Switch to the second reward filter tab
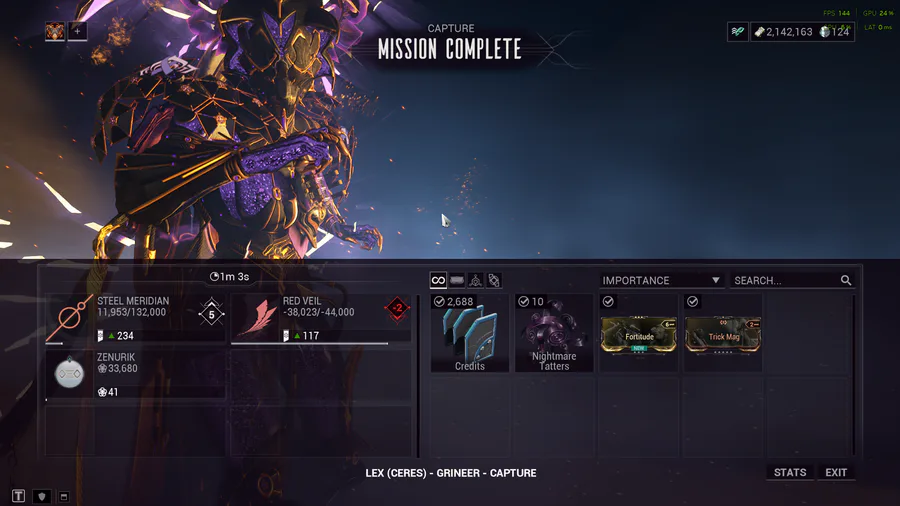Screen dimensions: 900x506 (x=457, y=281)
